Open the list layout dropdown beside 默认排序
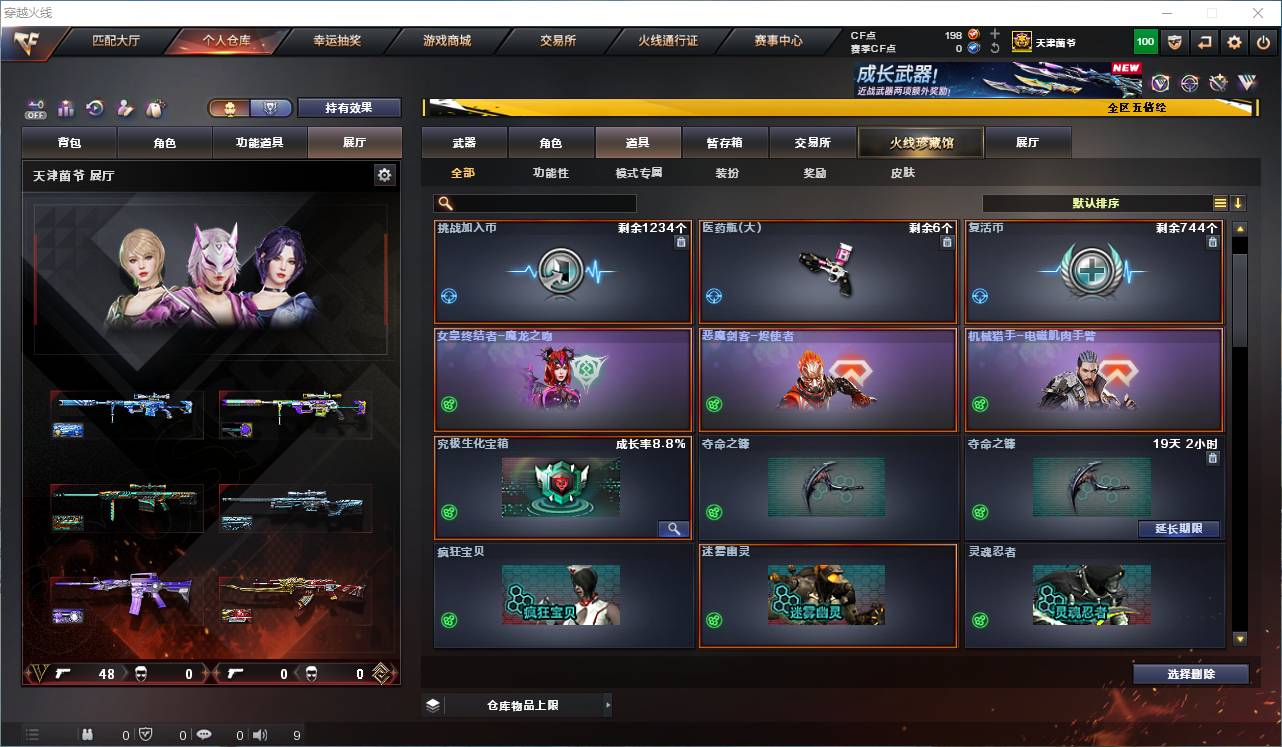This screenshot has height=747, width=1282. coord(1222,203)
